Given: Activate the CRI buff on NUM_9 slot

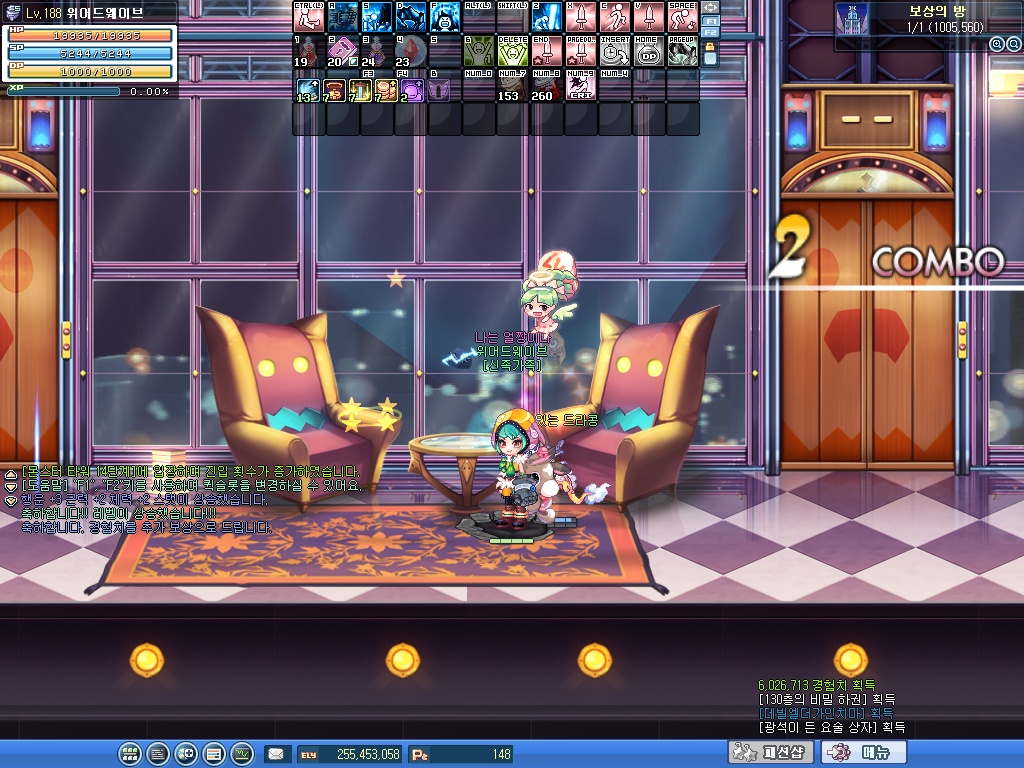Looking at the screenshot, I should tap(580, 86).
